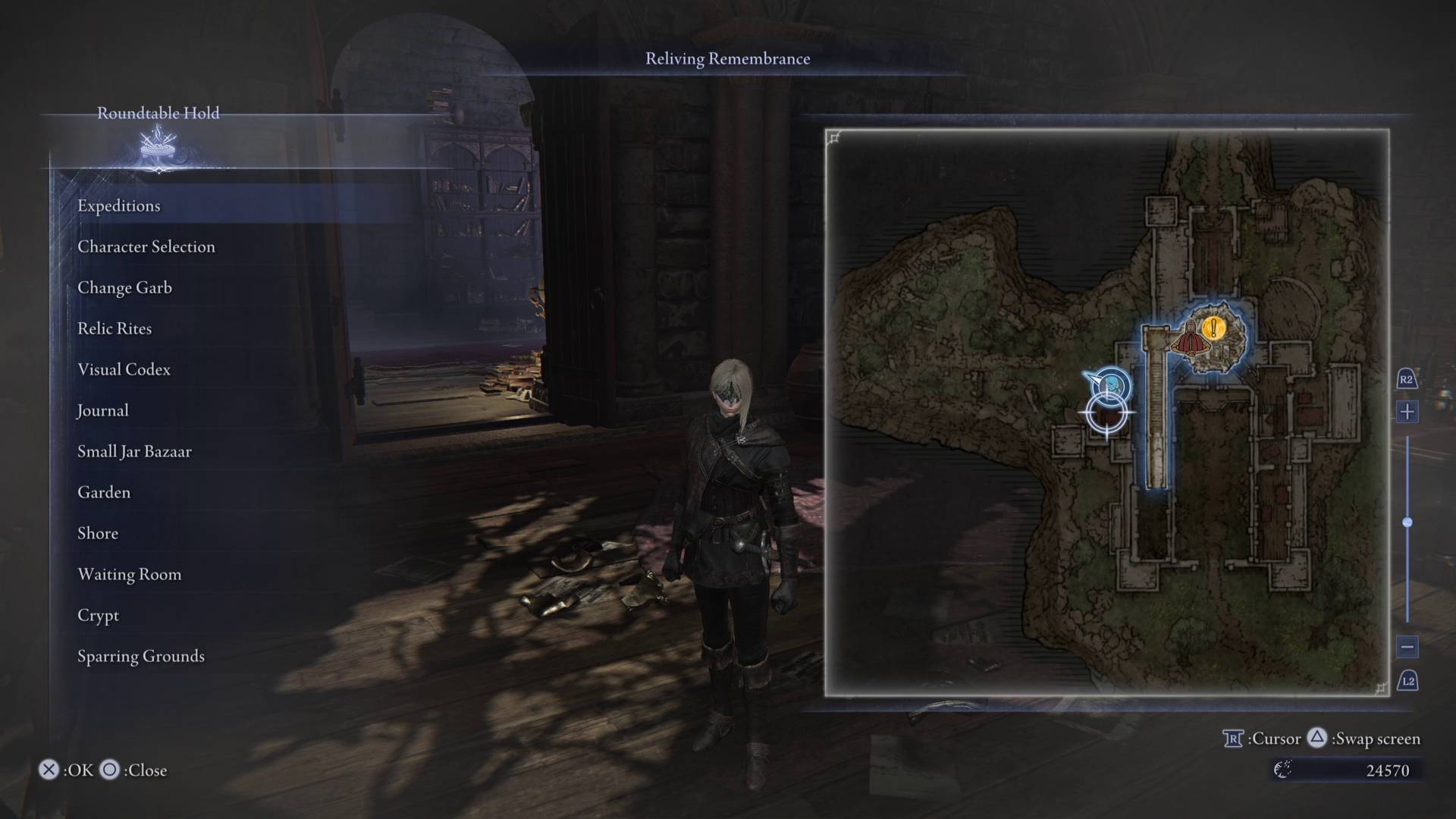Open the Relic Rites menu
The image size is (1456, 819).
pyautogui.click(x=115, y=328)
